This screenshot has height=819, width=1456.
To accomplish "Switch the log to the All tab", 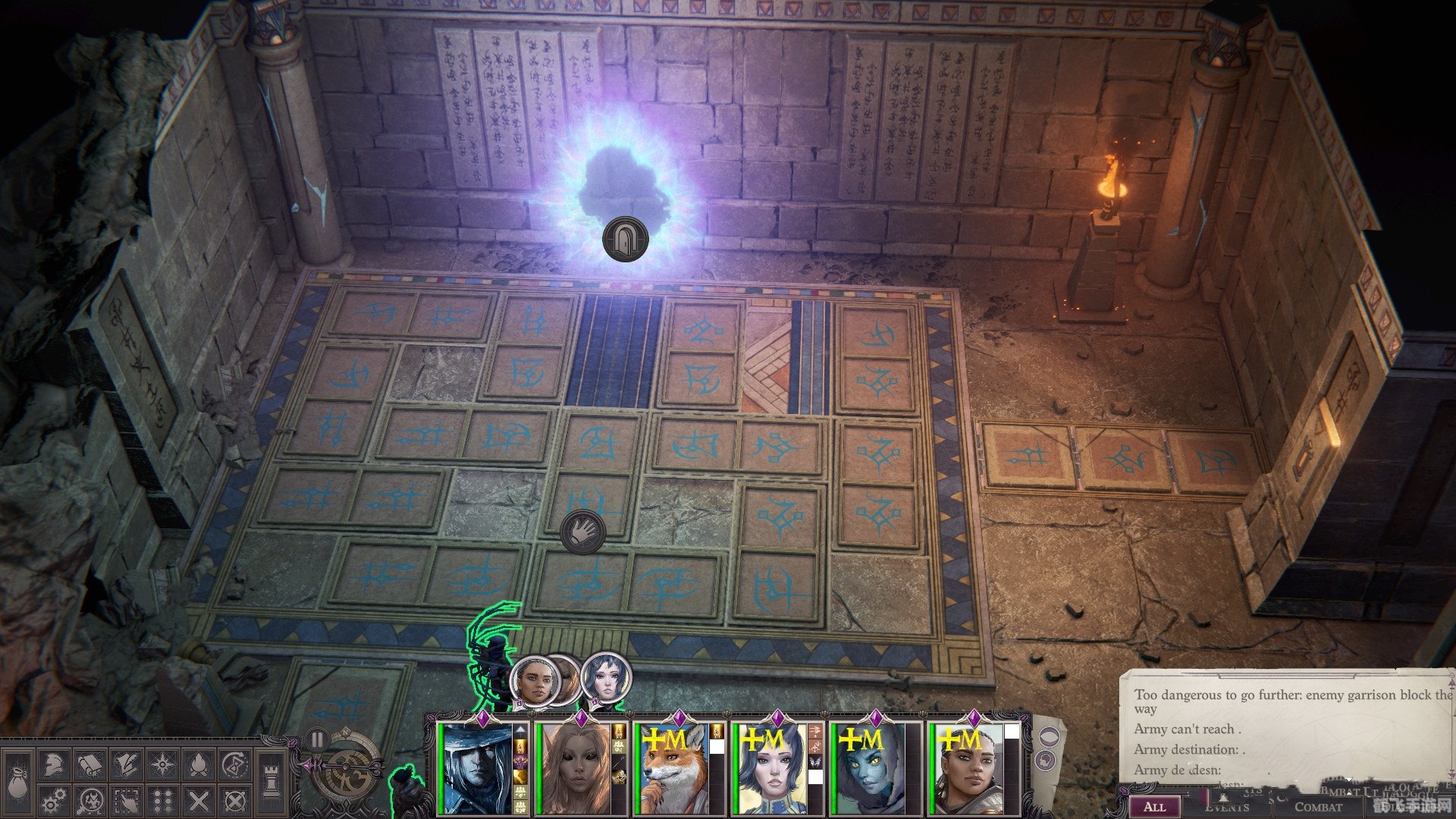I will [1154, 806].
